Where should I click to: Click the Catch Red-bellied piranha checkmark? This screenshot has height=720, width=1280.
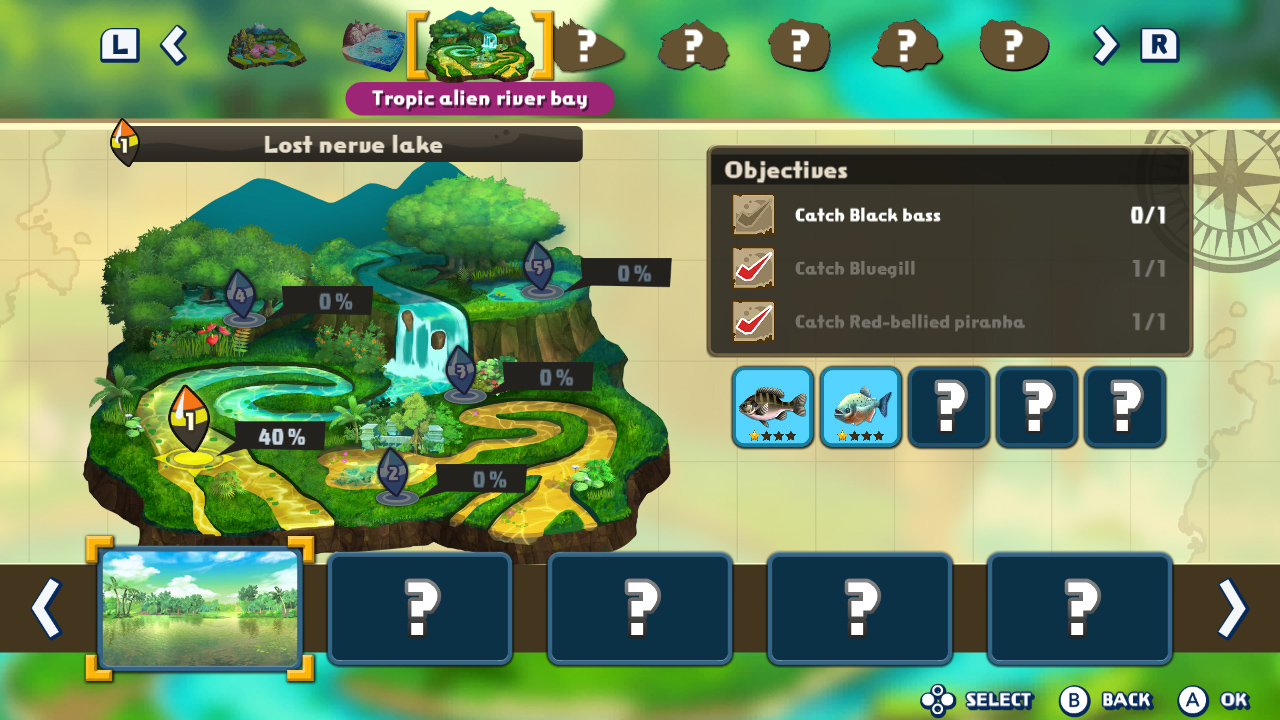[753, 322]
